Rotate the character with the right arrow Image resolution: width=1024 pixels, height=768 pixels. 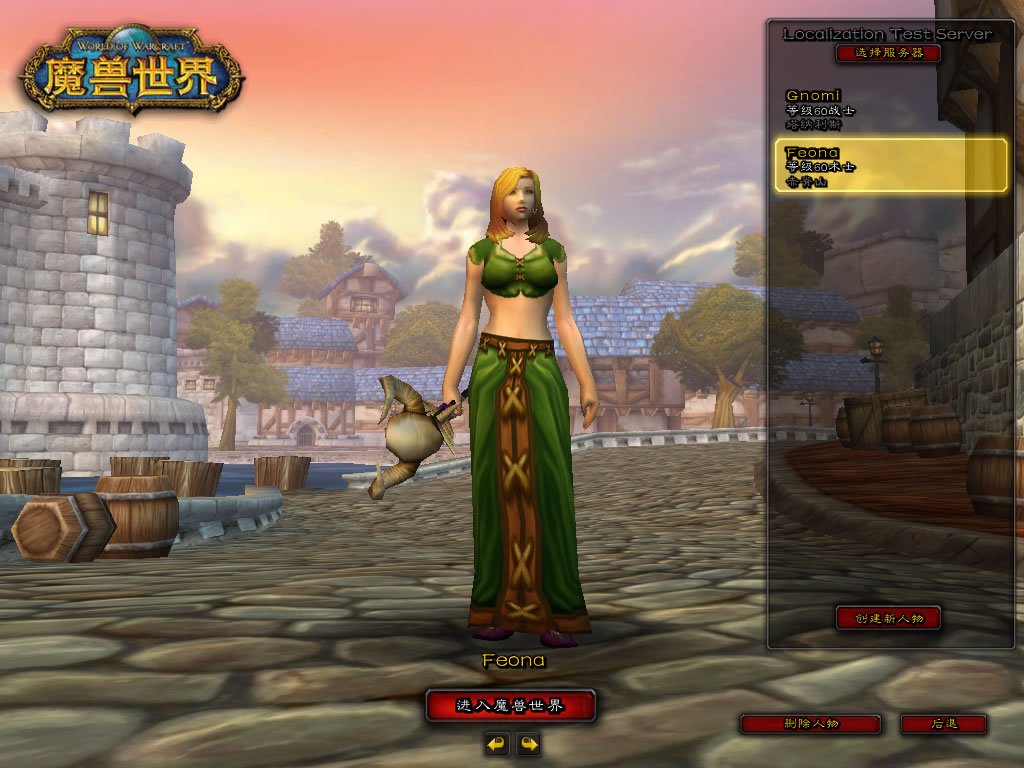click(x=528, y=743)
